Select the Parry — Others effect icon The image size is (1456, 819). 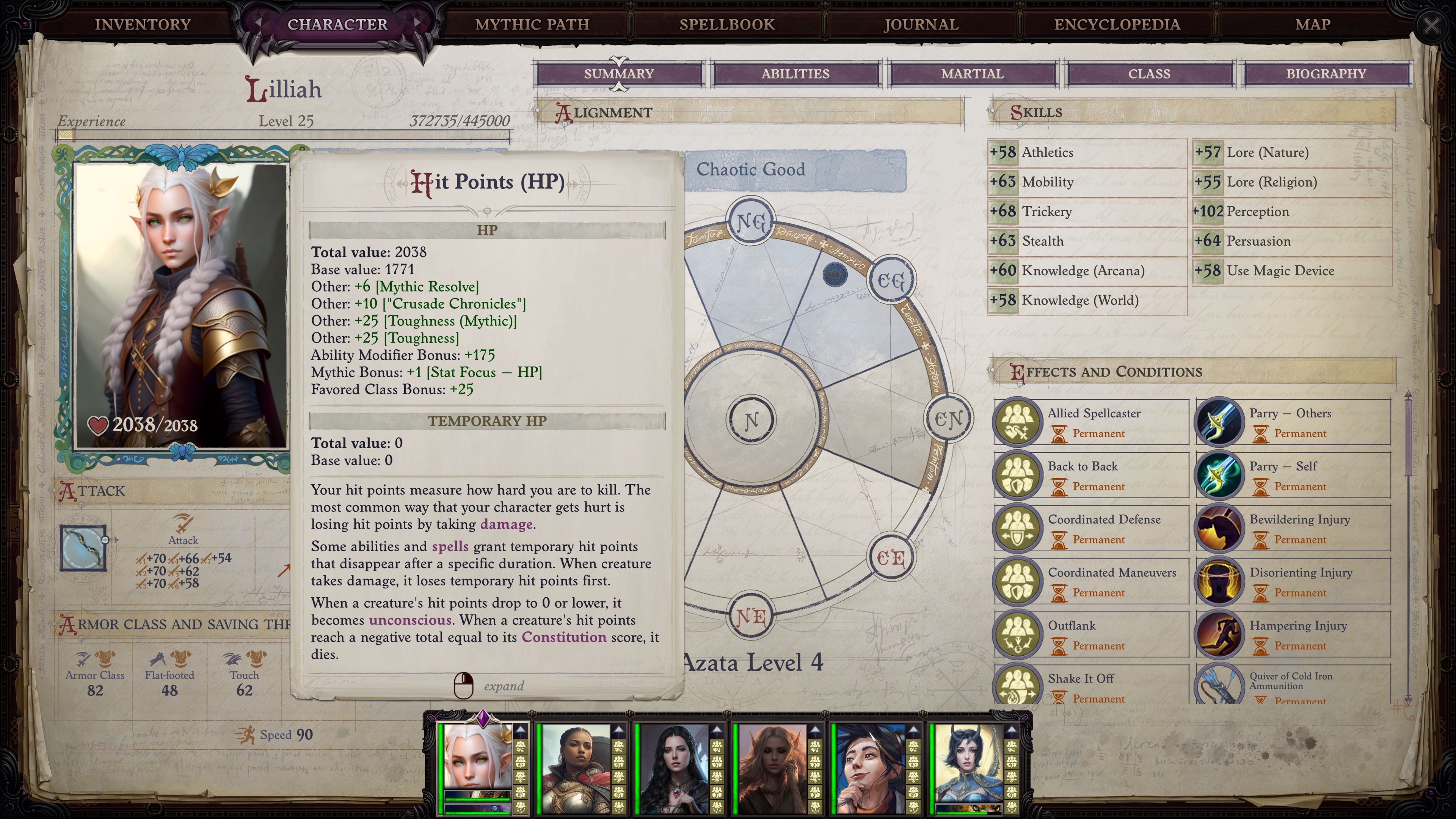(x=1219, y=422)
